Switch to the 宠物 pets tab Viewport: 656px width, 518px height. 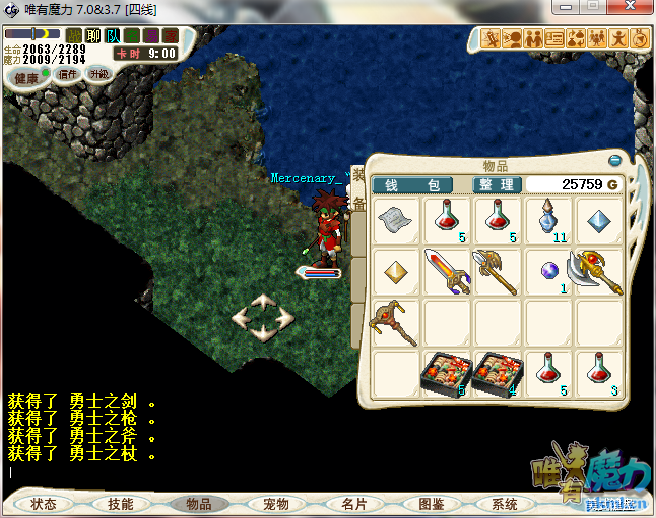[275, 504]
